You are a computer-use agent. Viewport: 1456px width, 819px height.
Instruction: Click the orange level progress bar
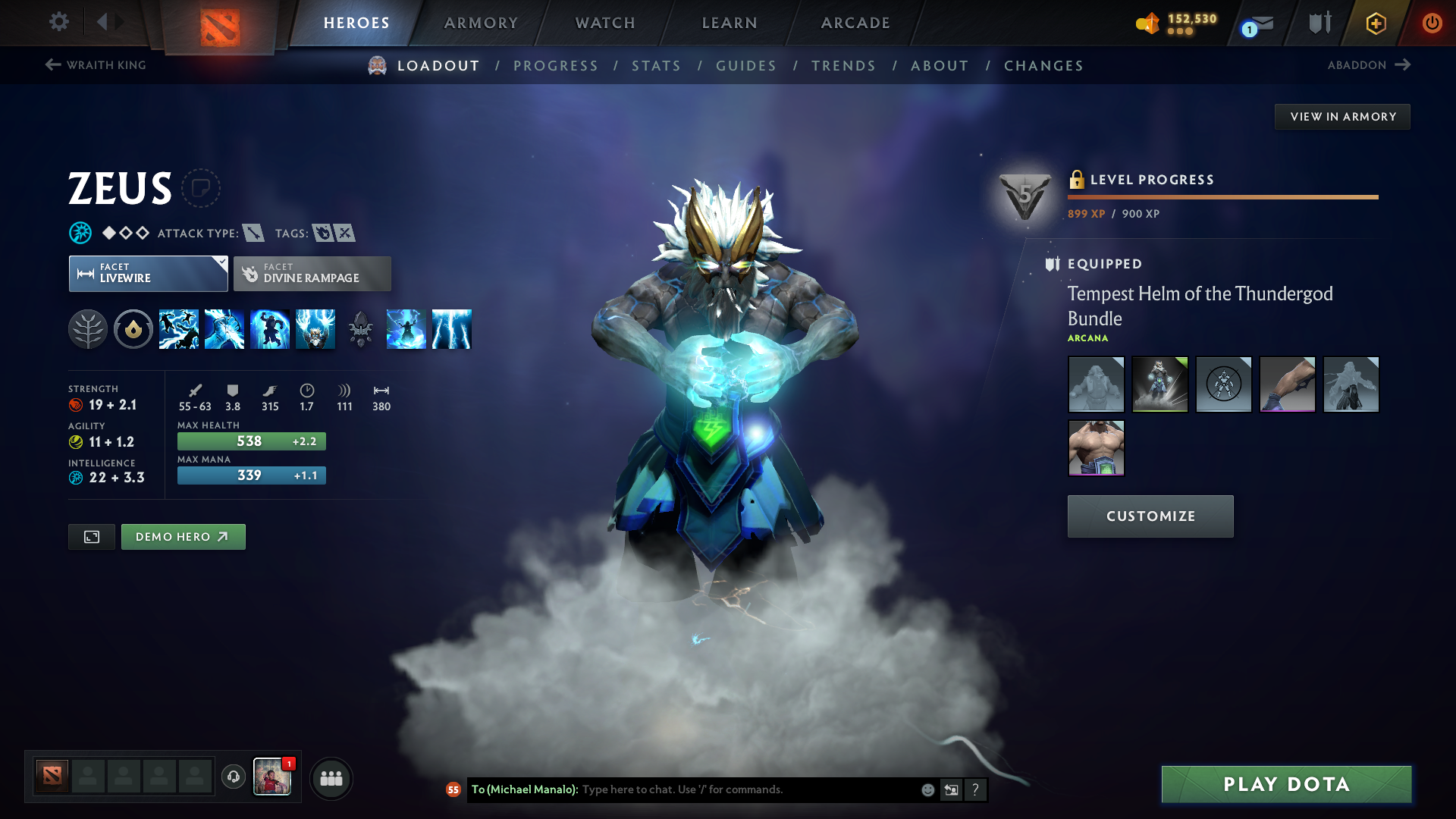pos(1222,196)
